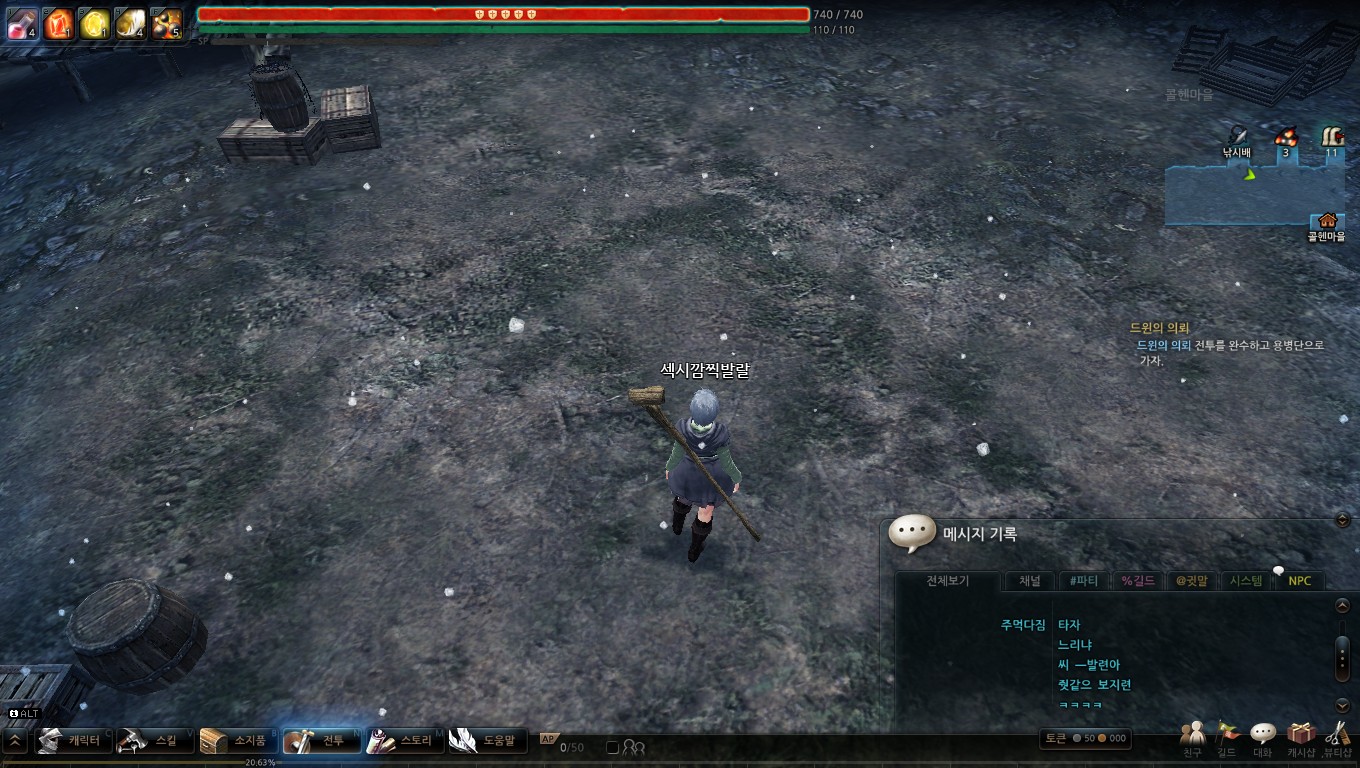Select the bombs item slot

point(167,23)
